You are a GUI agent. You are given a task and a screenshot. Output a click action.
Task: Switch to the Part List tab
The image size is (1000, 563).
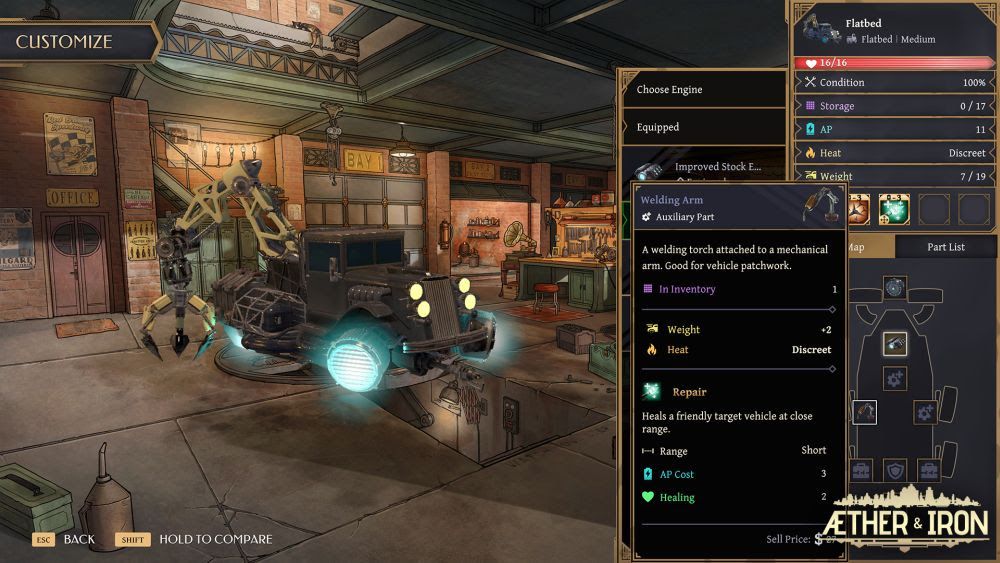[944, 247]
